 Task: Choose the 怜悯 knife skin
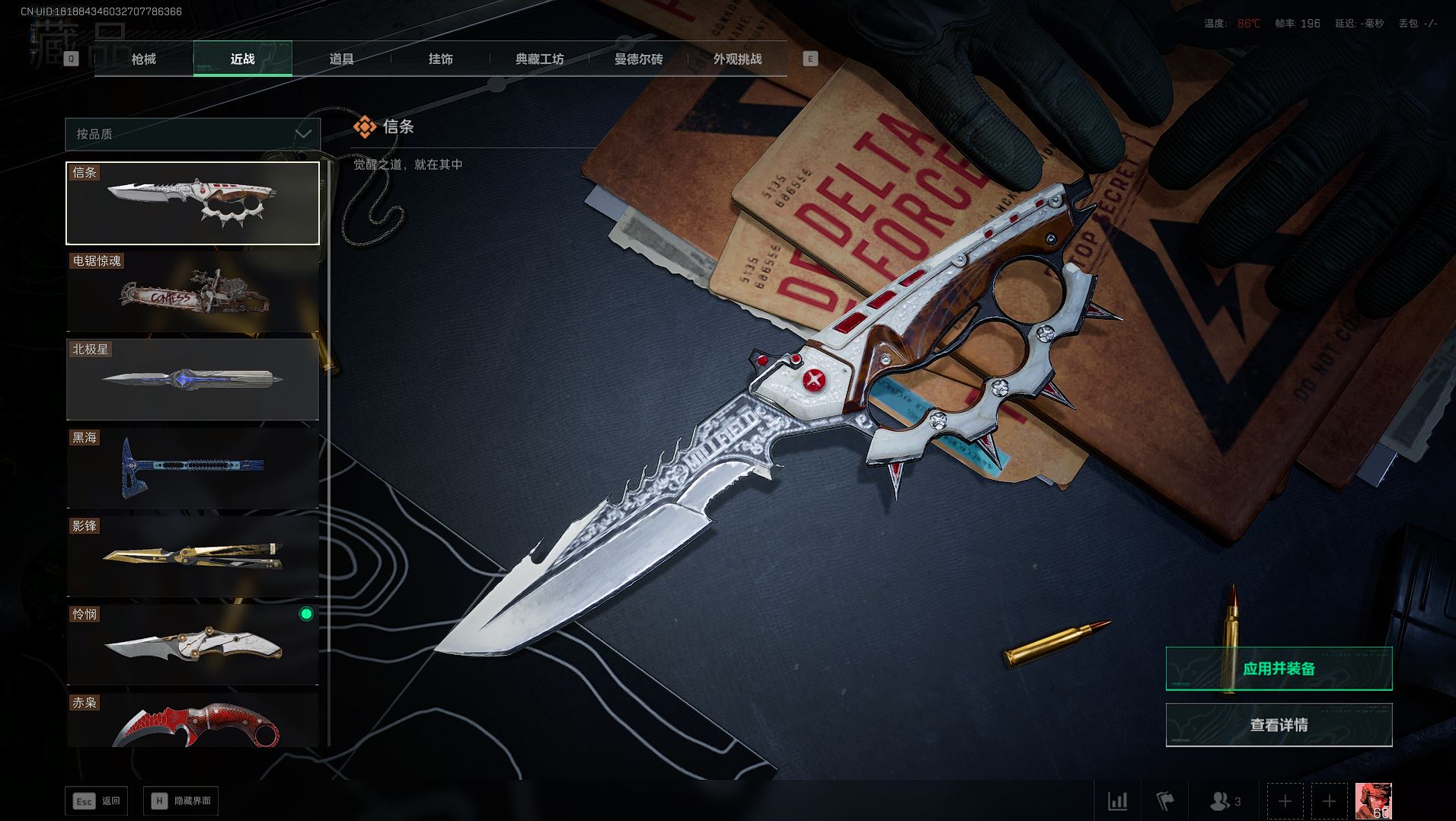193,644
